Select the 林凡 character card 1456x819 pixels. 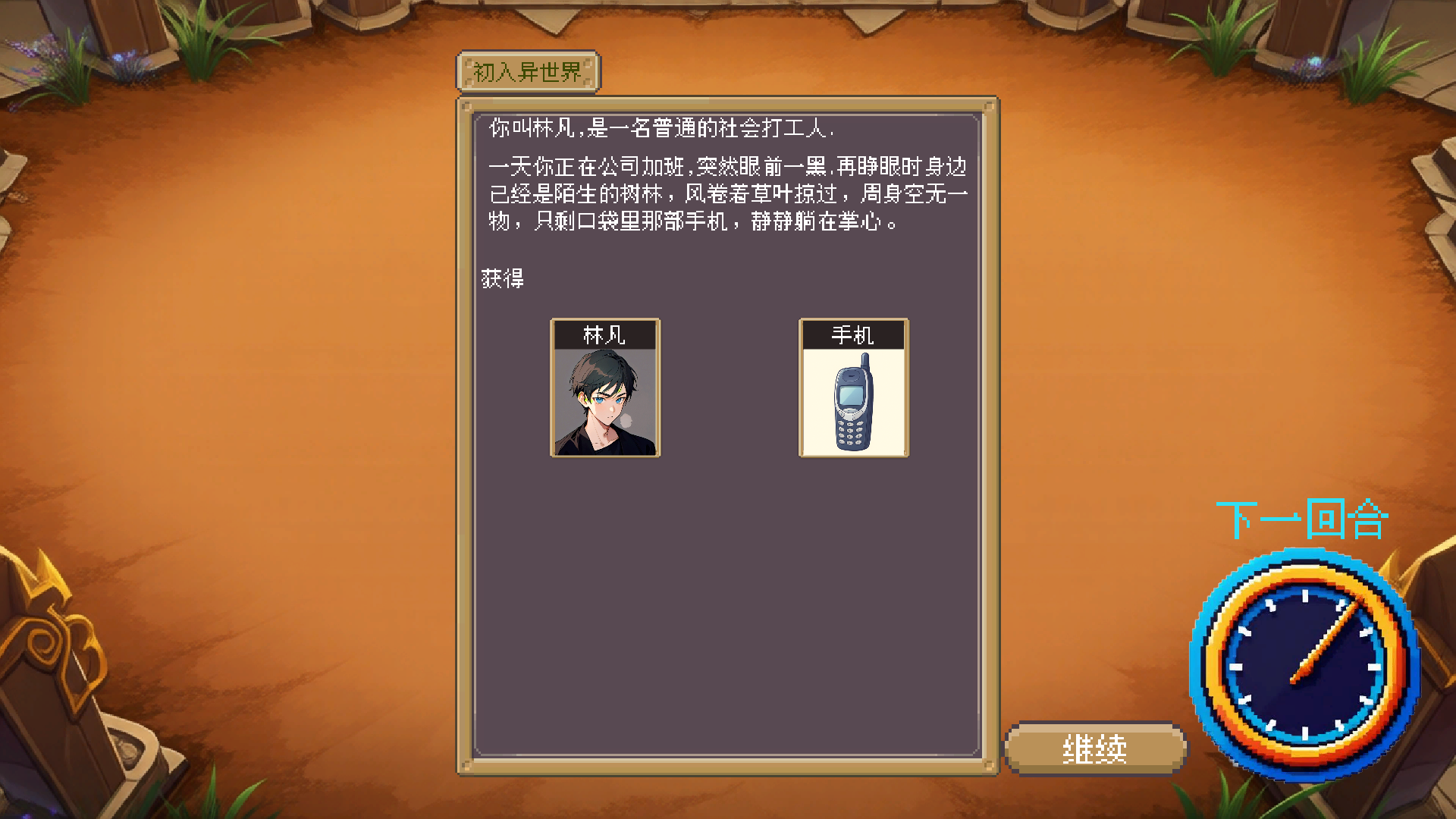[604, 388]
